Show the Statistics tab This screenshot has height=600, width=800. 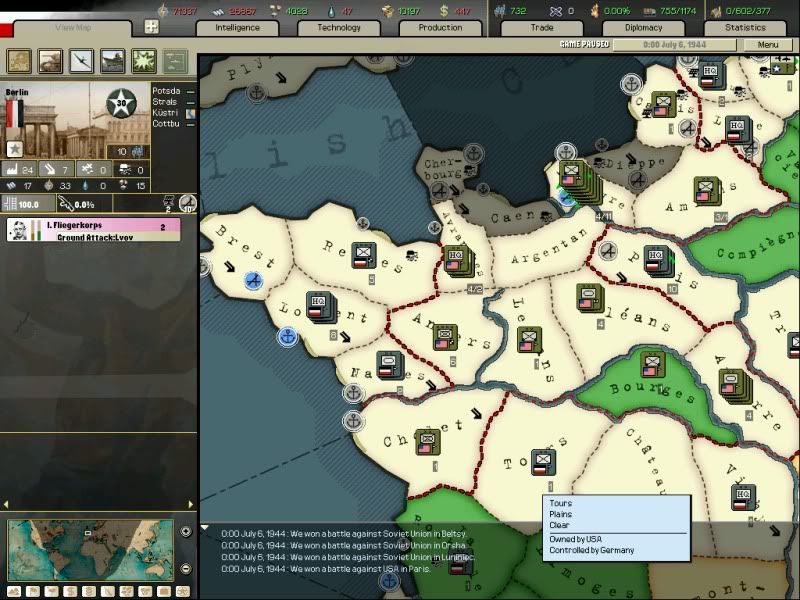745,28
